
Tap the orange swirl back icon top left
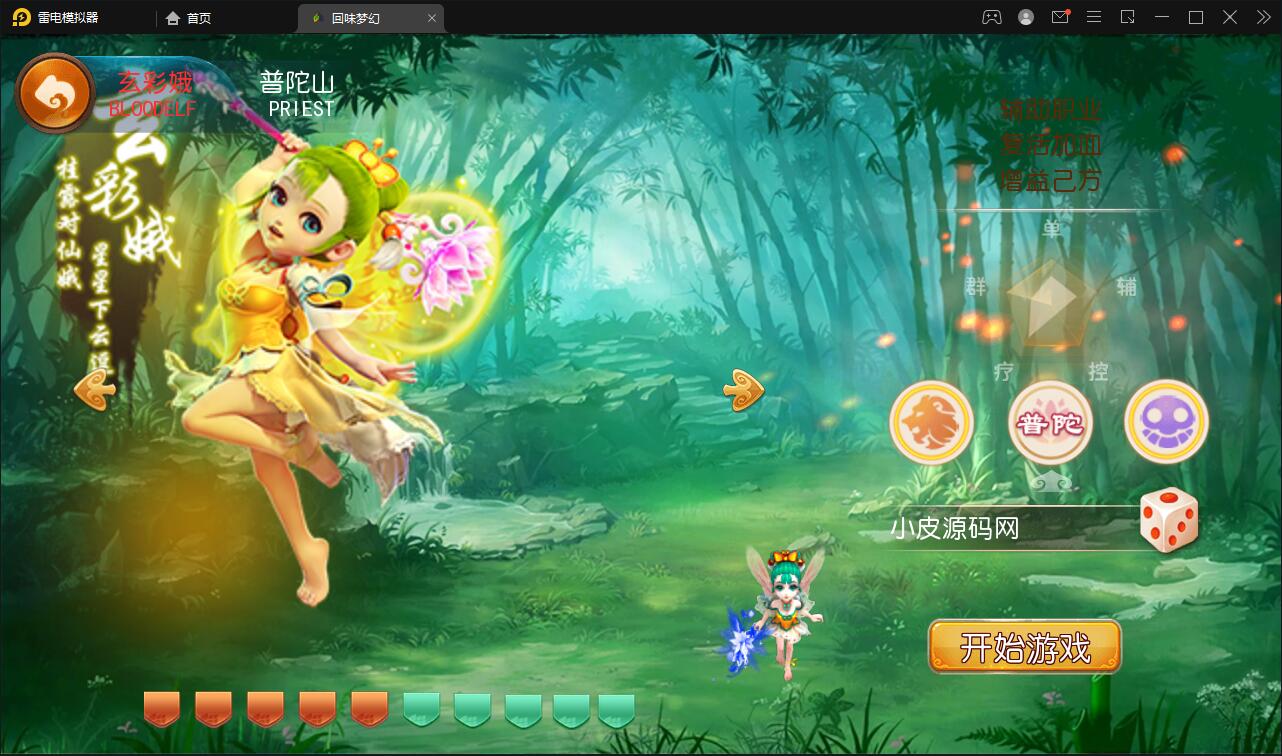(x=55, y=92)
